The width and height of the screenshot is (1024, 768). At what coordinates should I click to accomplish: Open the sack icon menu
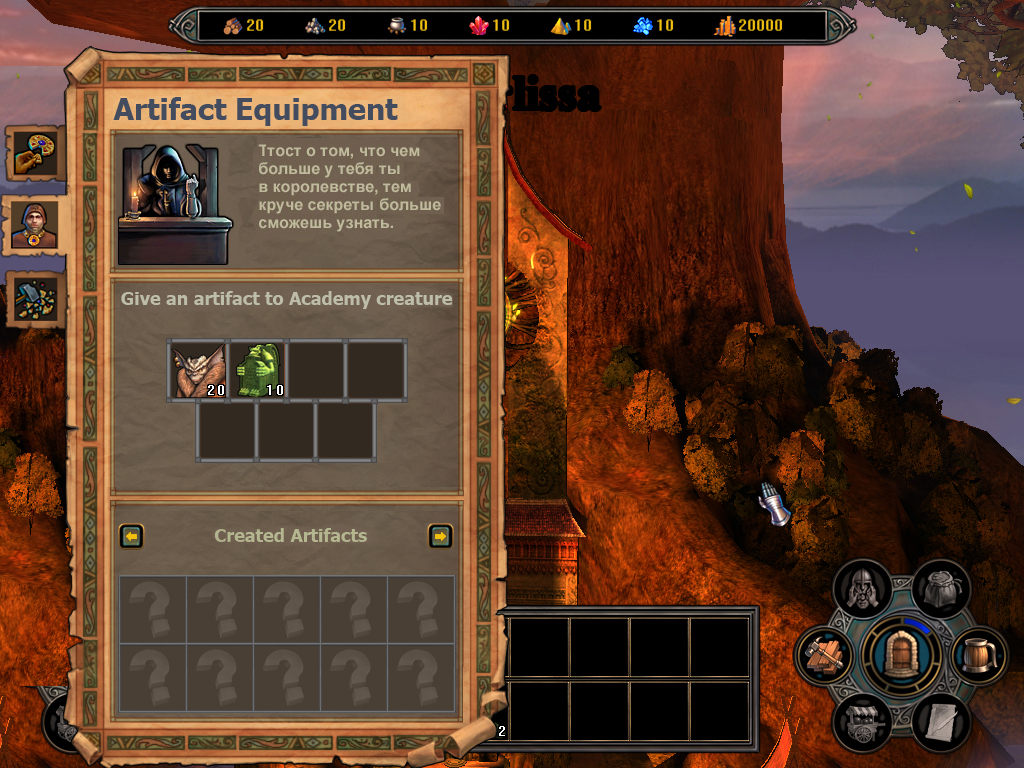[x=940, y=589]
